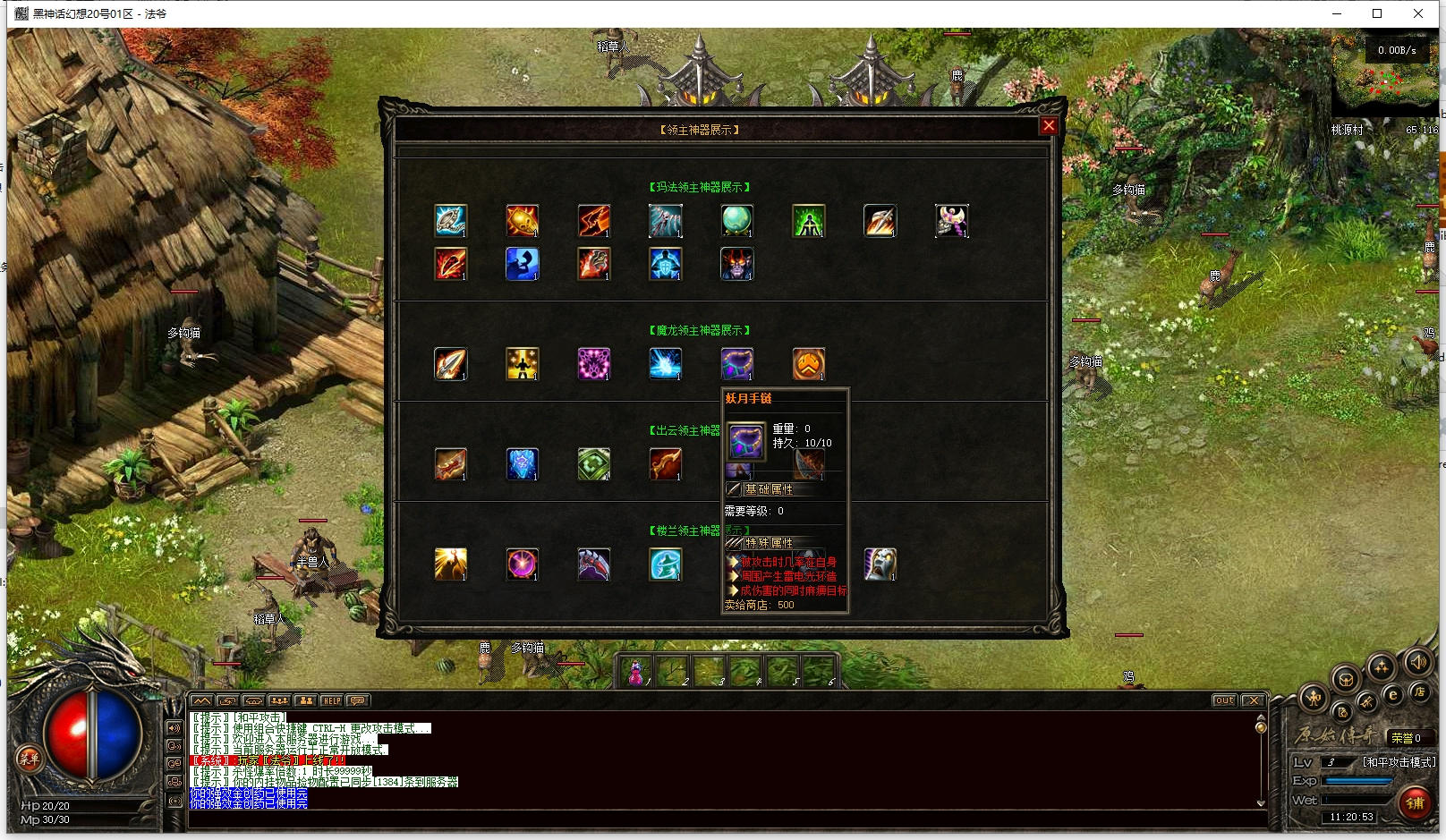The height and width of the screenshot is (840, 1446).
Task: Pick the orange triple-arrow emblem artifact
Action: (x=808, y=363)
